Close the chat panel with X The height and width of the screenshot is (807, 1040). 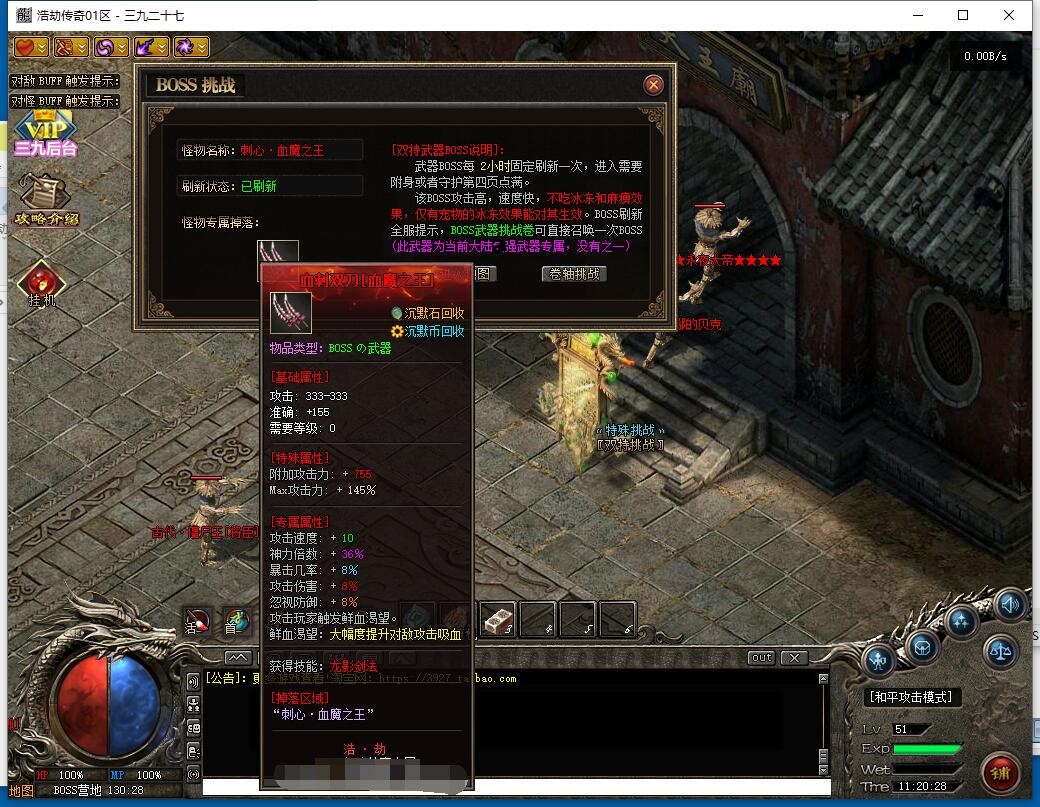tap(794, 658)
